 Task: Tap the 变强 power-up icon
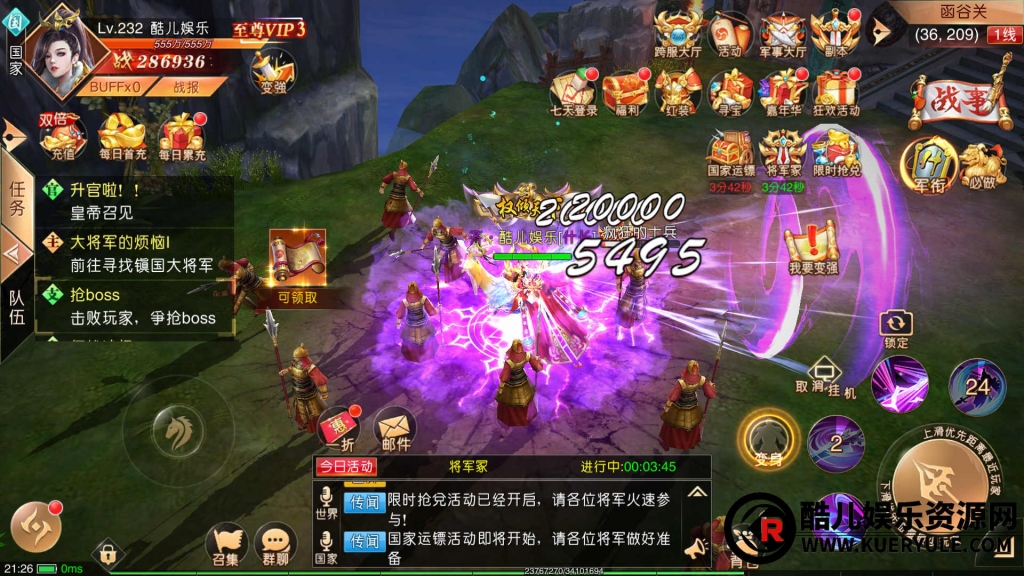coord(272,71)
